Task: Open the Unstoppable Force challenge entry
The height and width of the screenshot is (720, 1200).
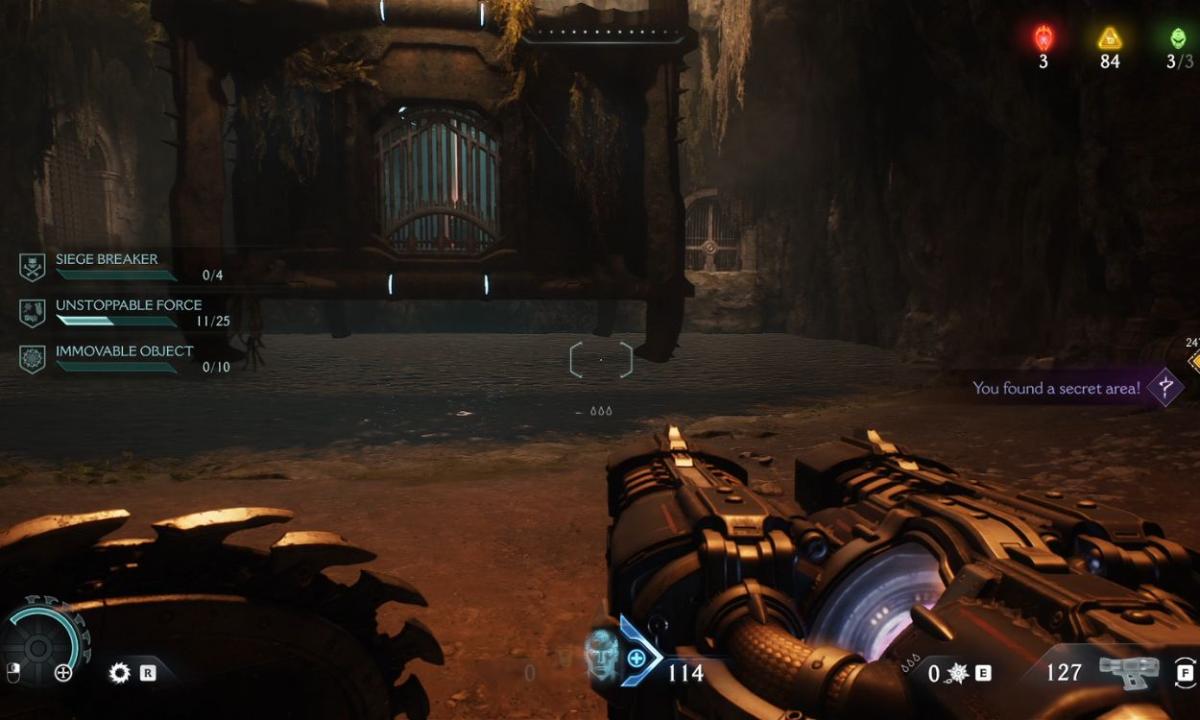Action: [x=128, y=306]
